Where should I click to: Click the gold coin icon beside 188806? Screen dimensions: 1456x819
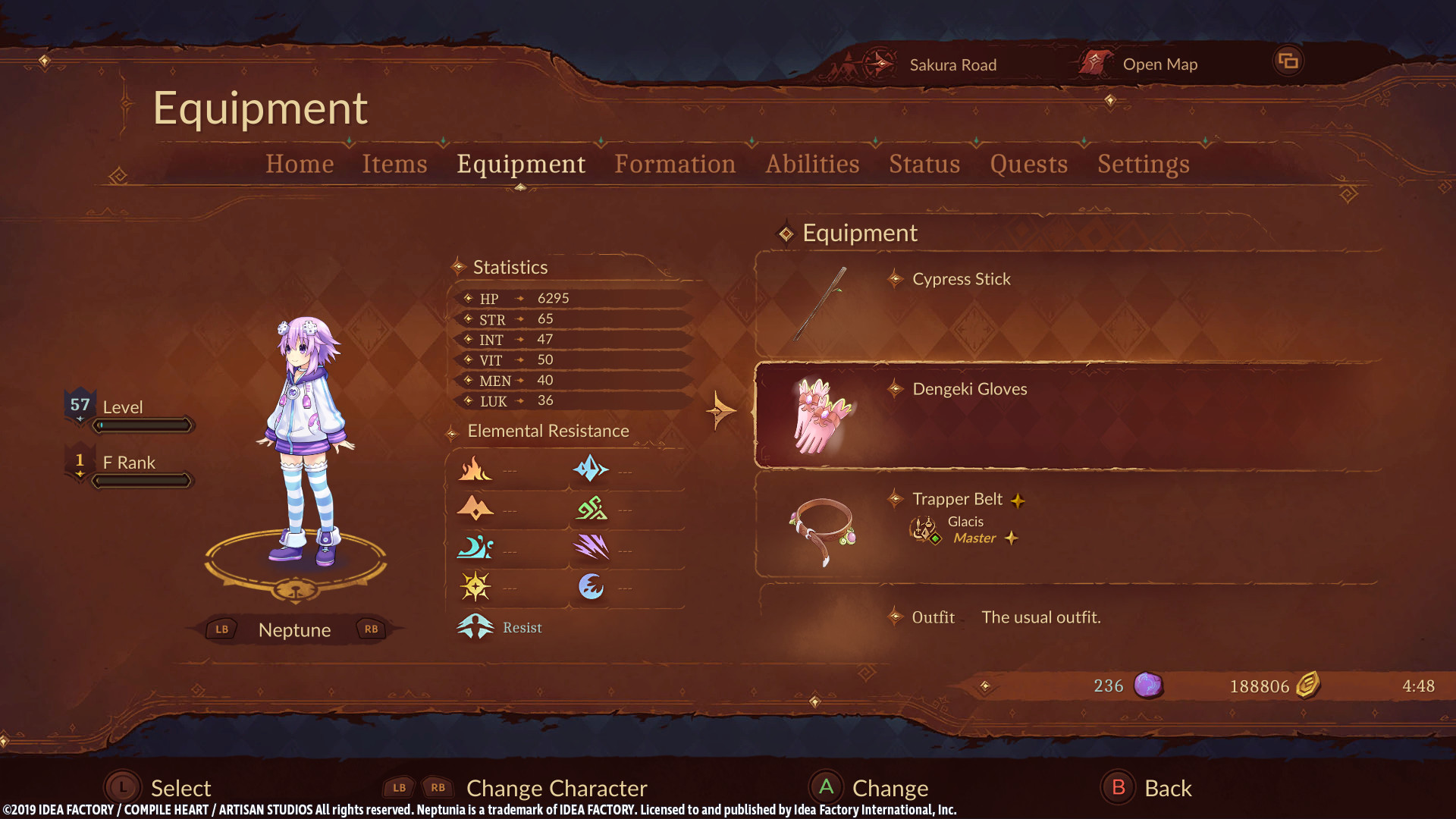1307,685
